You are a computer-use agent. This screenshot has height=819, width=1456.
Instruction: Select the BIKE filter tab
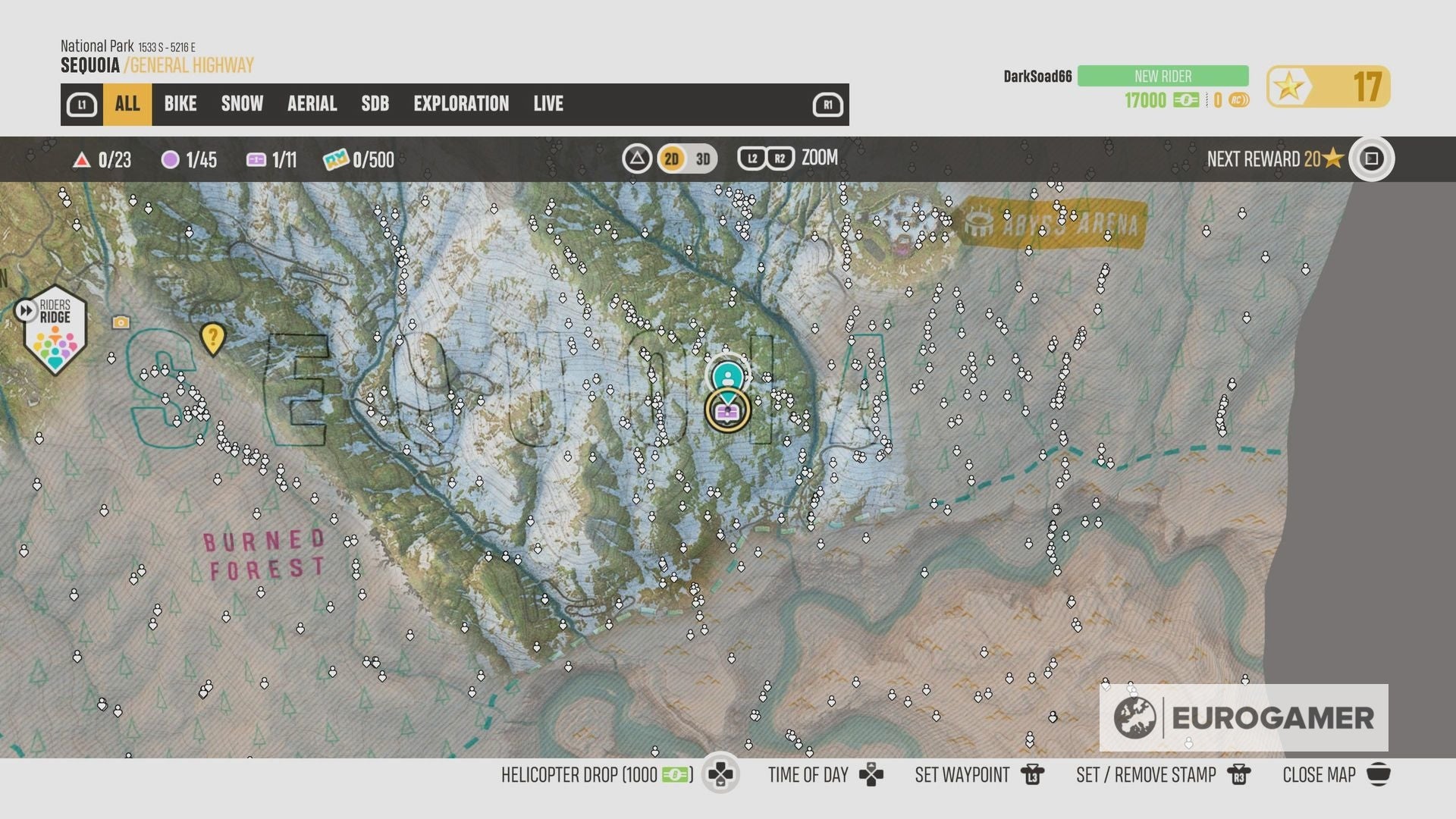pyautogui.click(x=180, y=104)
